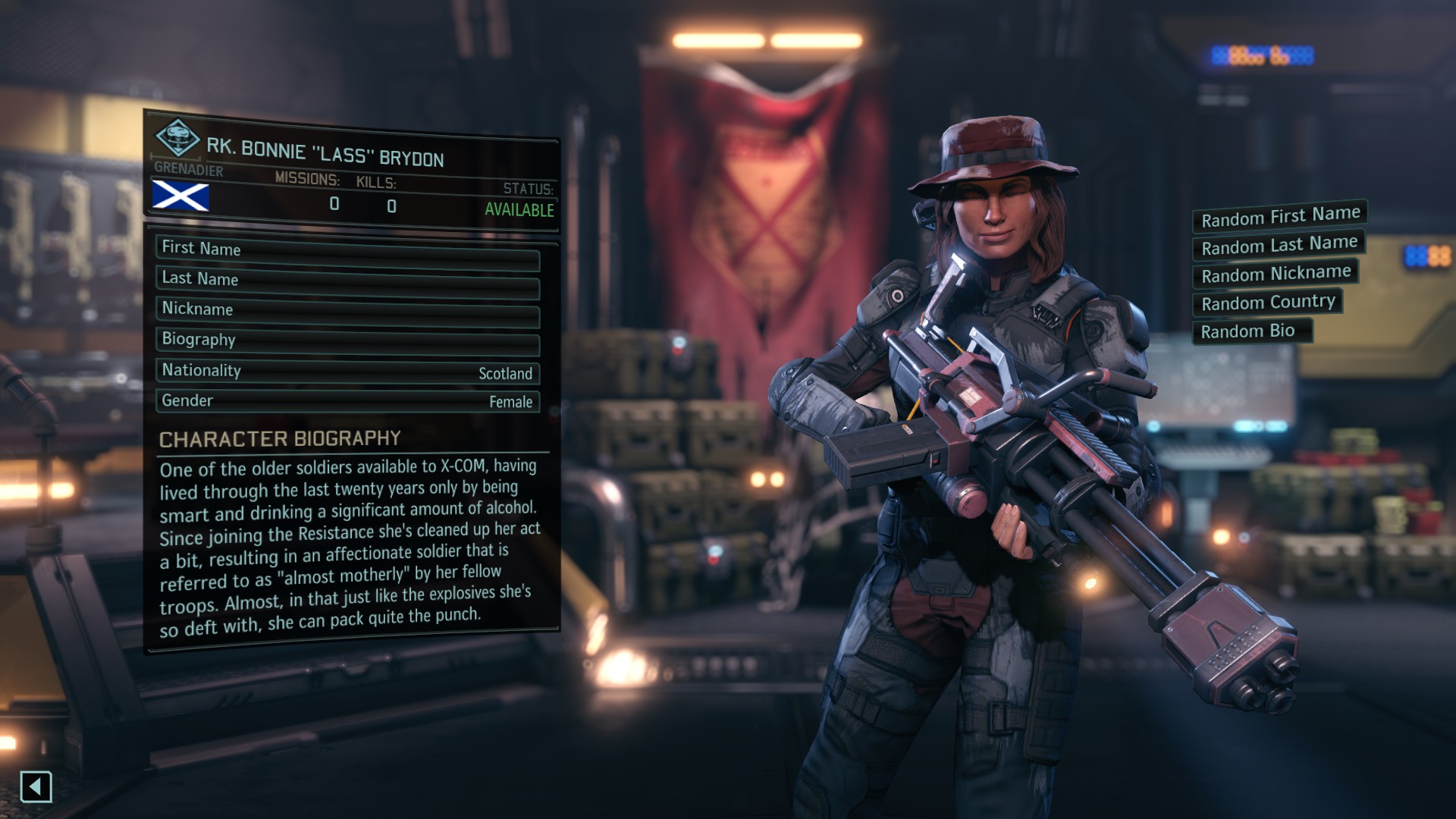Screen dimensions: 1456x819
Task: Click Random Last Name button
Action: point(1279,245)
